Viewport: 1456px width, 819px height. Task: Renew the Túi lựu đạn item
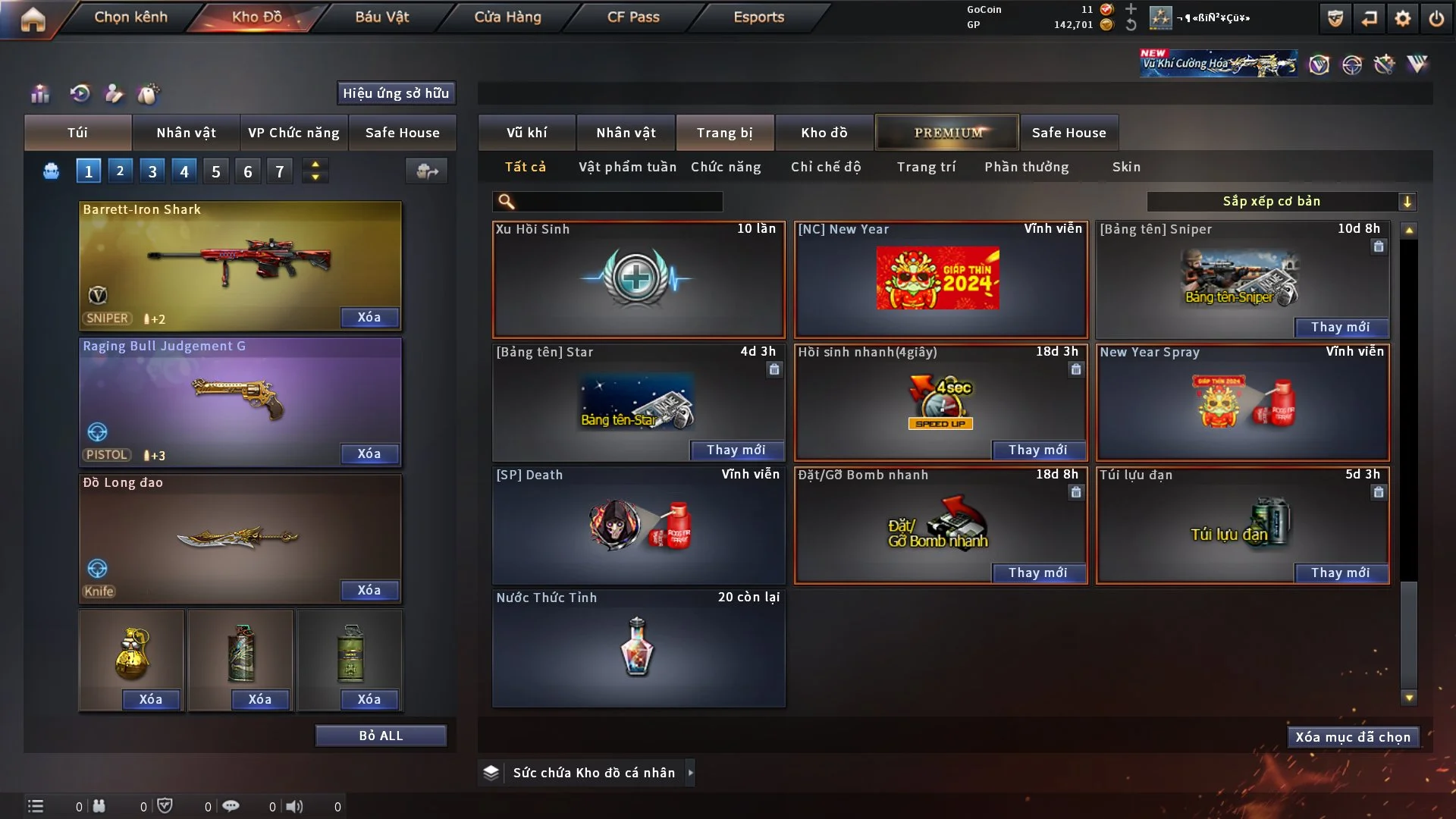coord(1340,573)
